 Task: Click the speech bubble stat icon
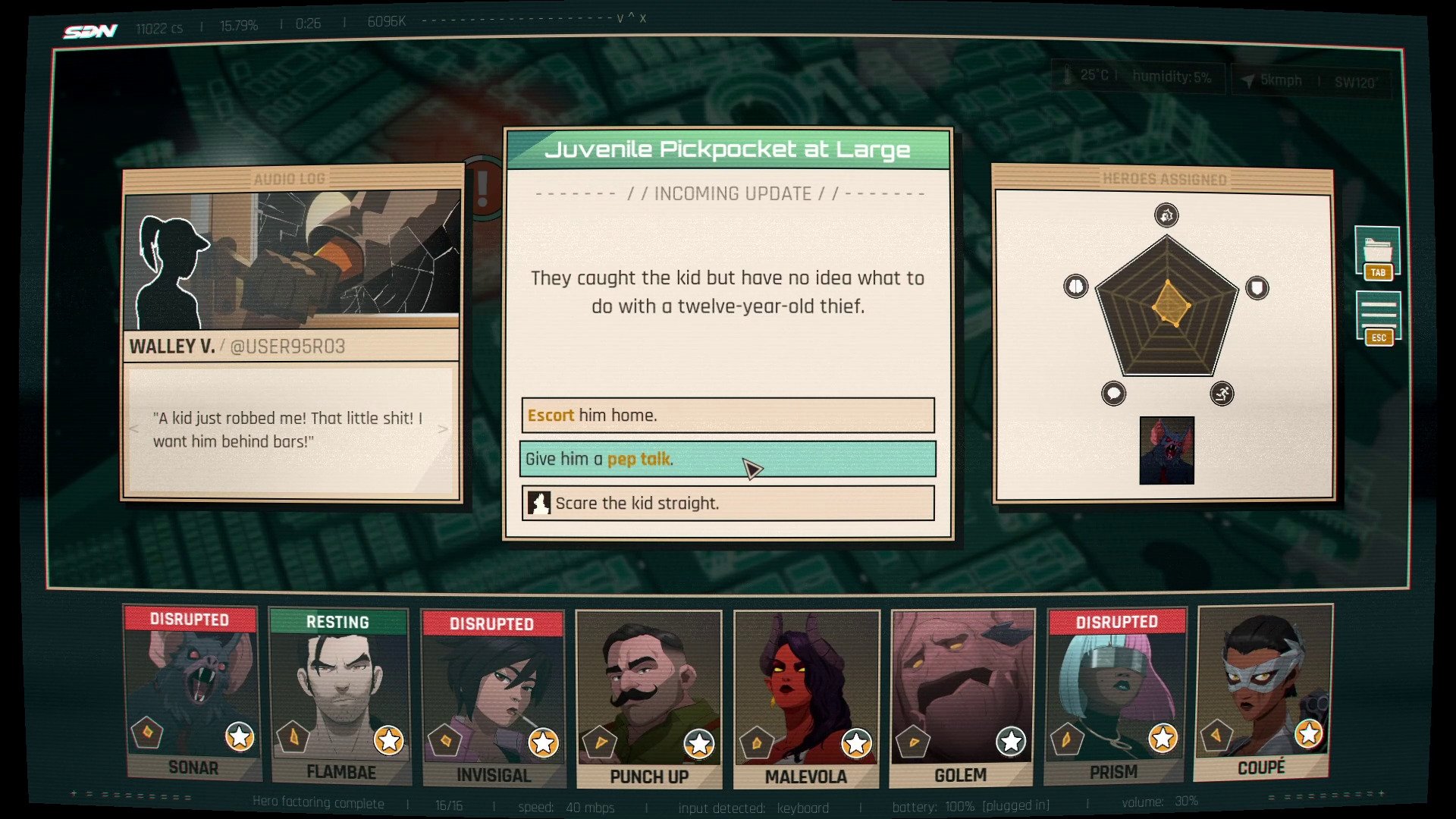point(1113,394)
